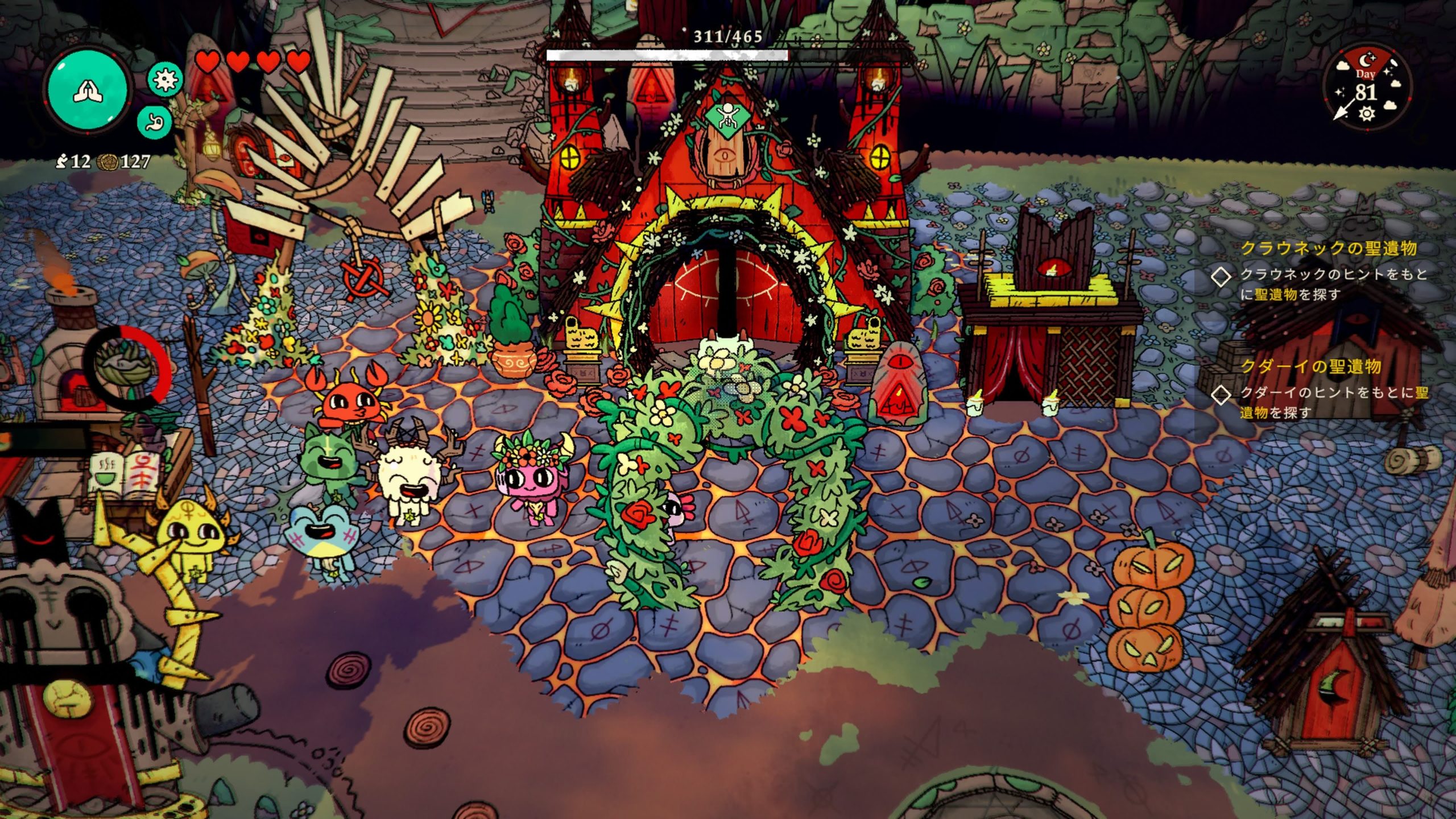Select the クラウネックの聖遺物 quest title
Screen dimensions: 1456x819
click(x=1328, y=249)
